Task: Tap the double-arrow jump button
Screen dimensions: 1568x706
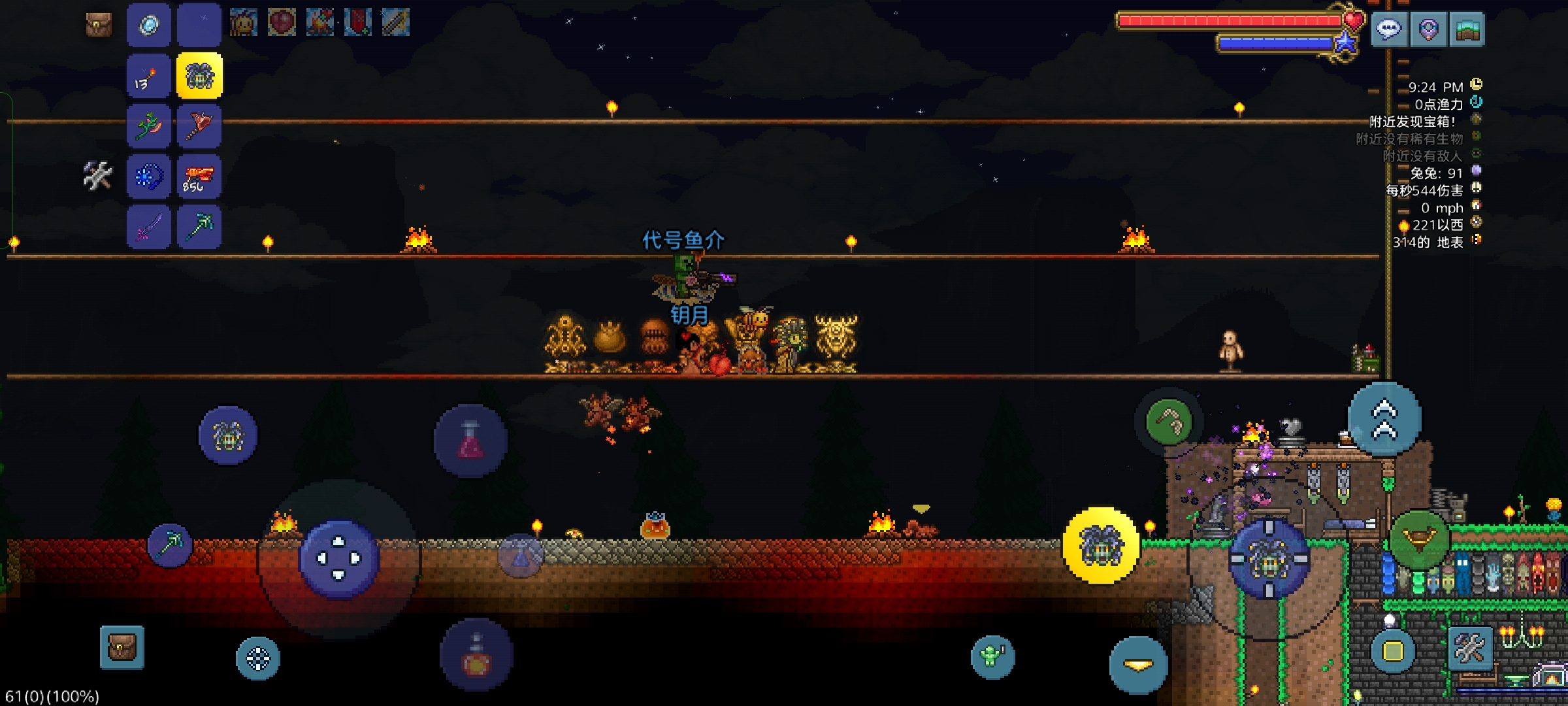Action: (x=1384, y=420)
